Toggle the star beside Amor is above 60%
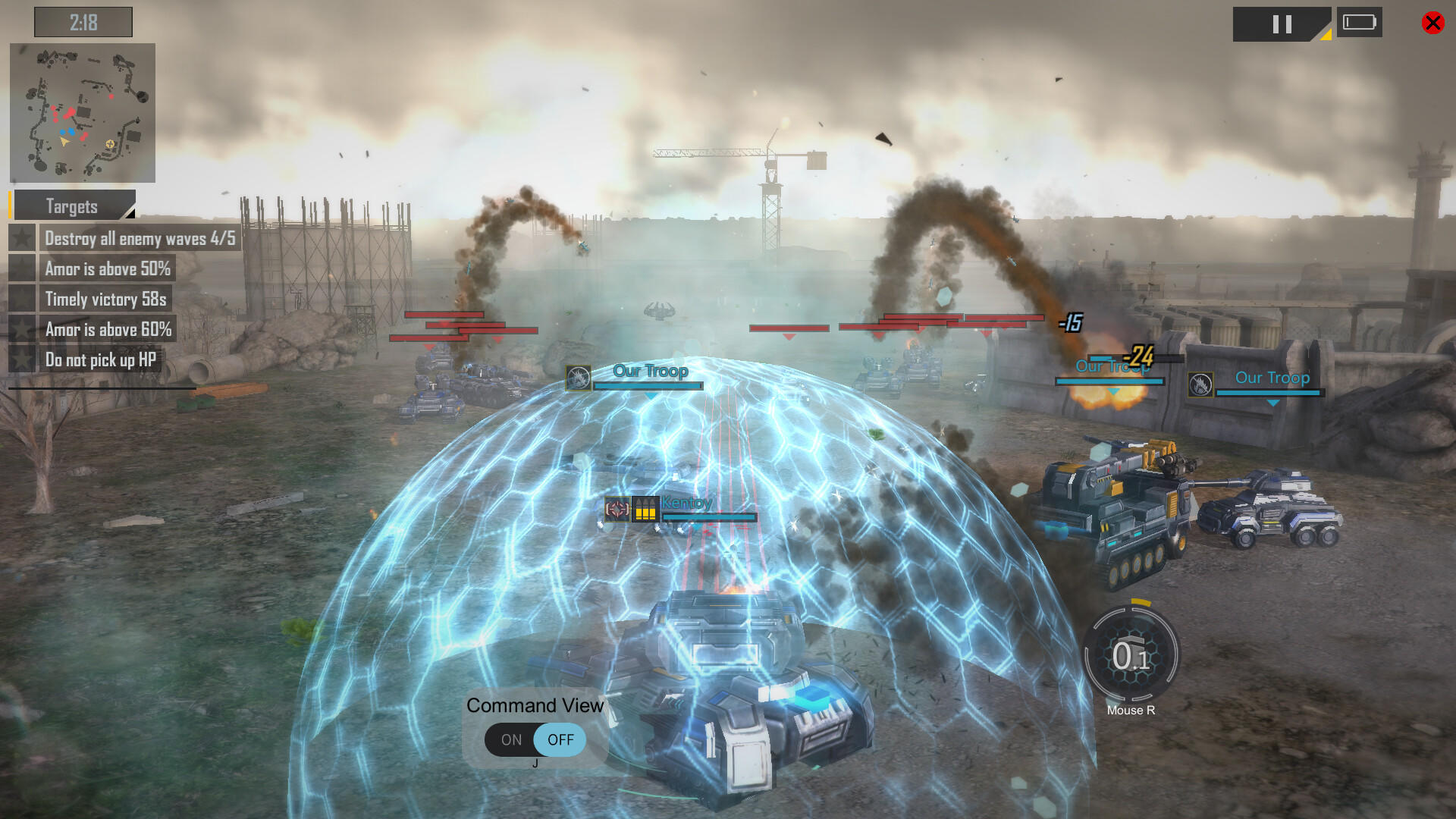The image size is (1456, 819). pos(21,329)
